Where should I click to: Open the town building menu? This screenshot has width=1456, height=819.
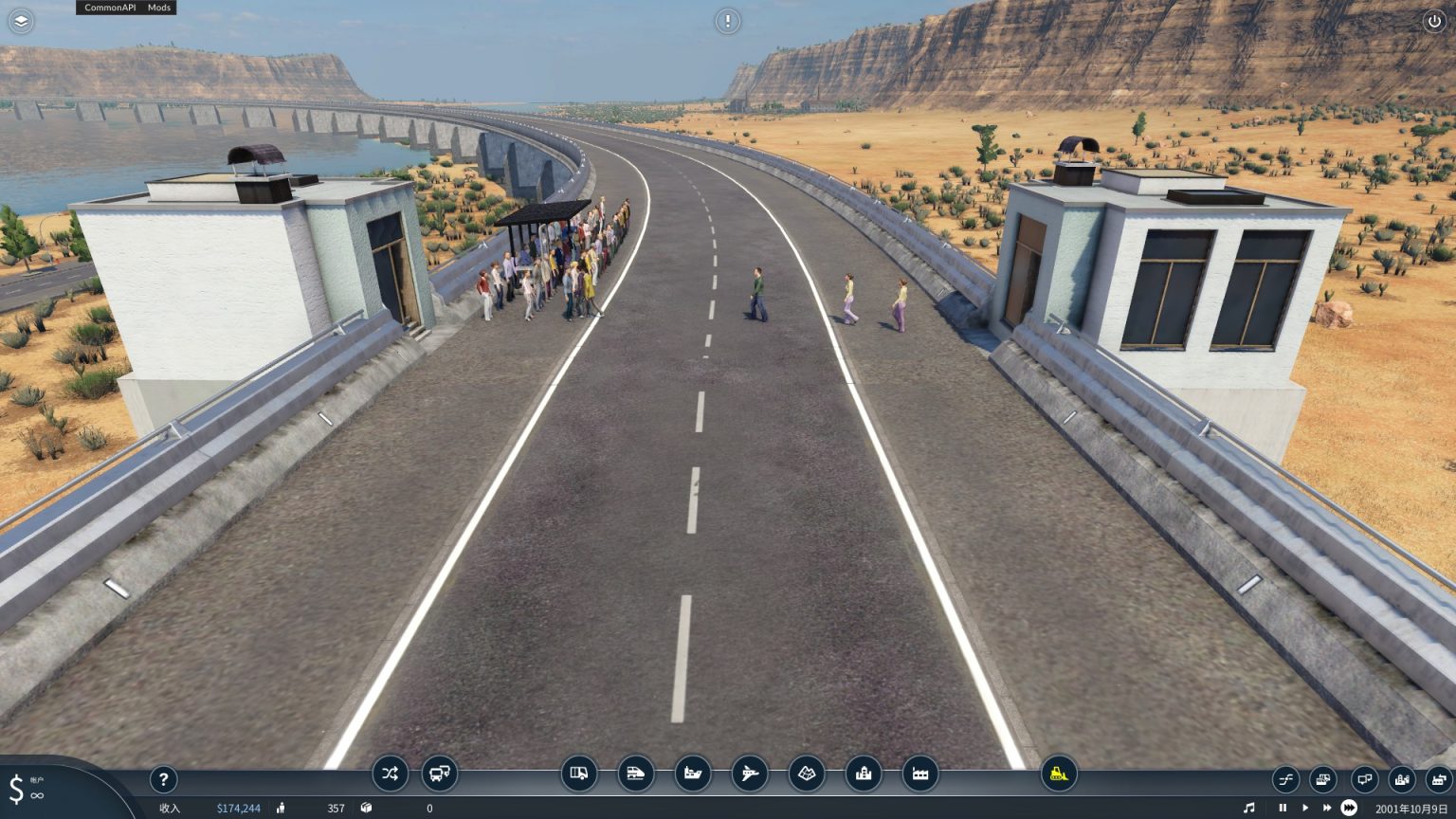pos(863,774)
